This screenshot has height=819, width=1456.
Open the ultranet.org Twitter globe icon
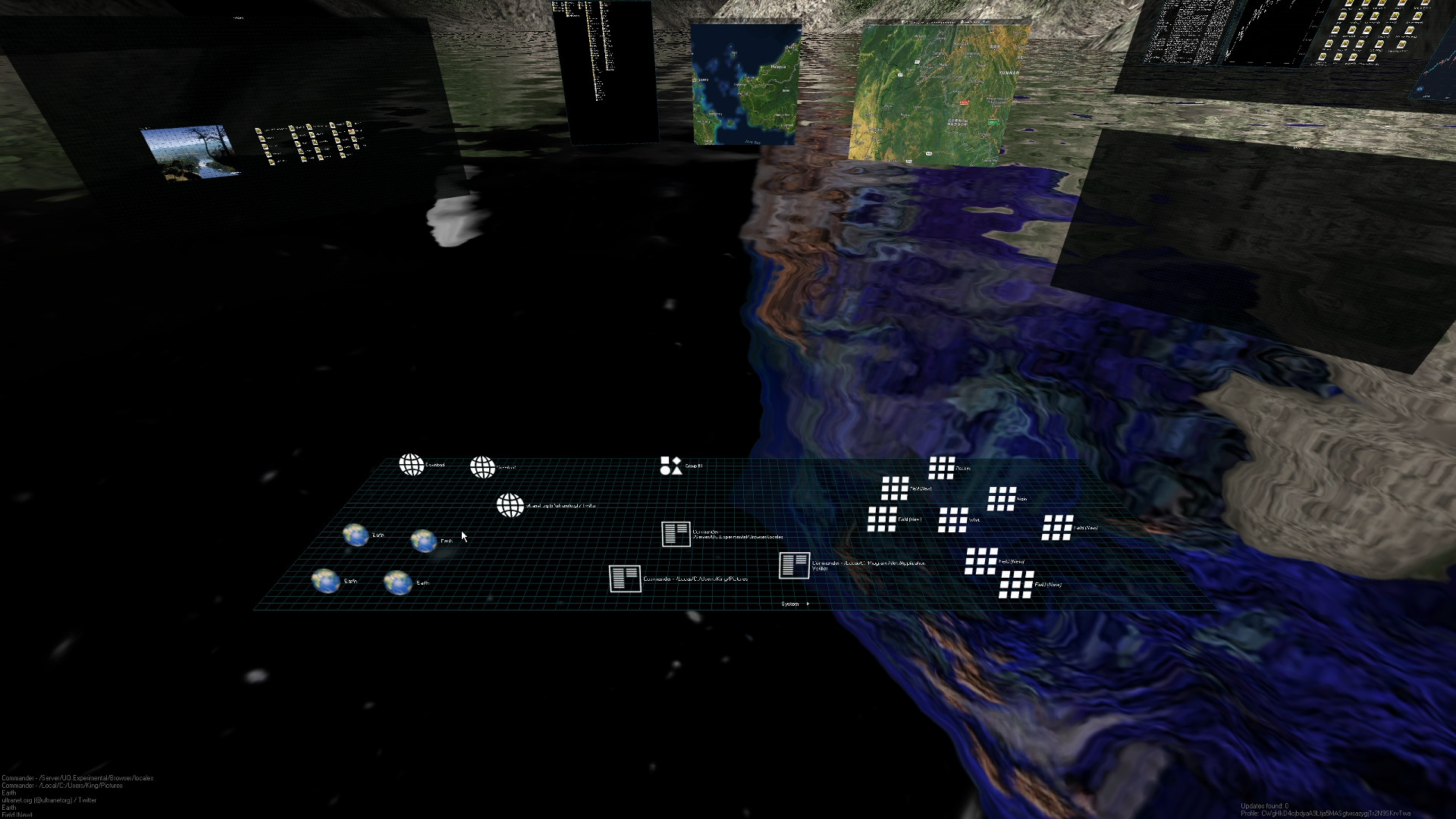coord(510,505)
